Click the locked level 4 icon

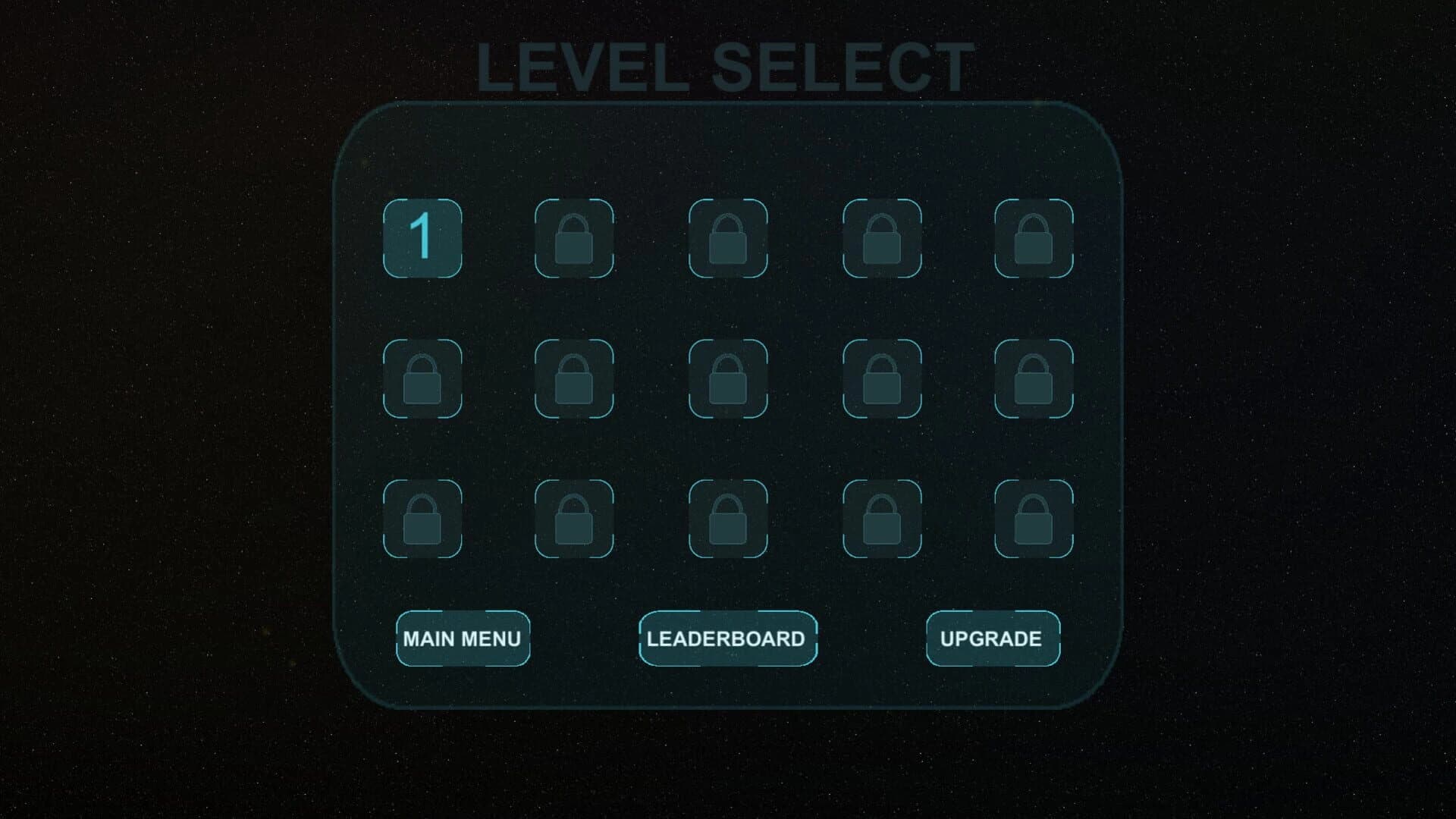(882, 239)
